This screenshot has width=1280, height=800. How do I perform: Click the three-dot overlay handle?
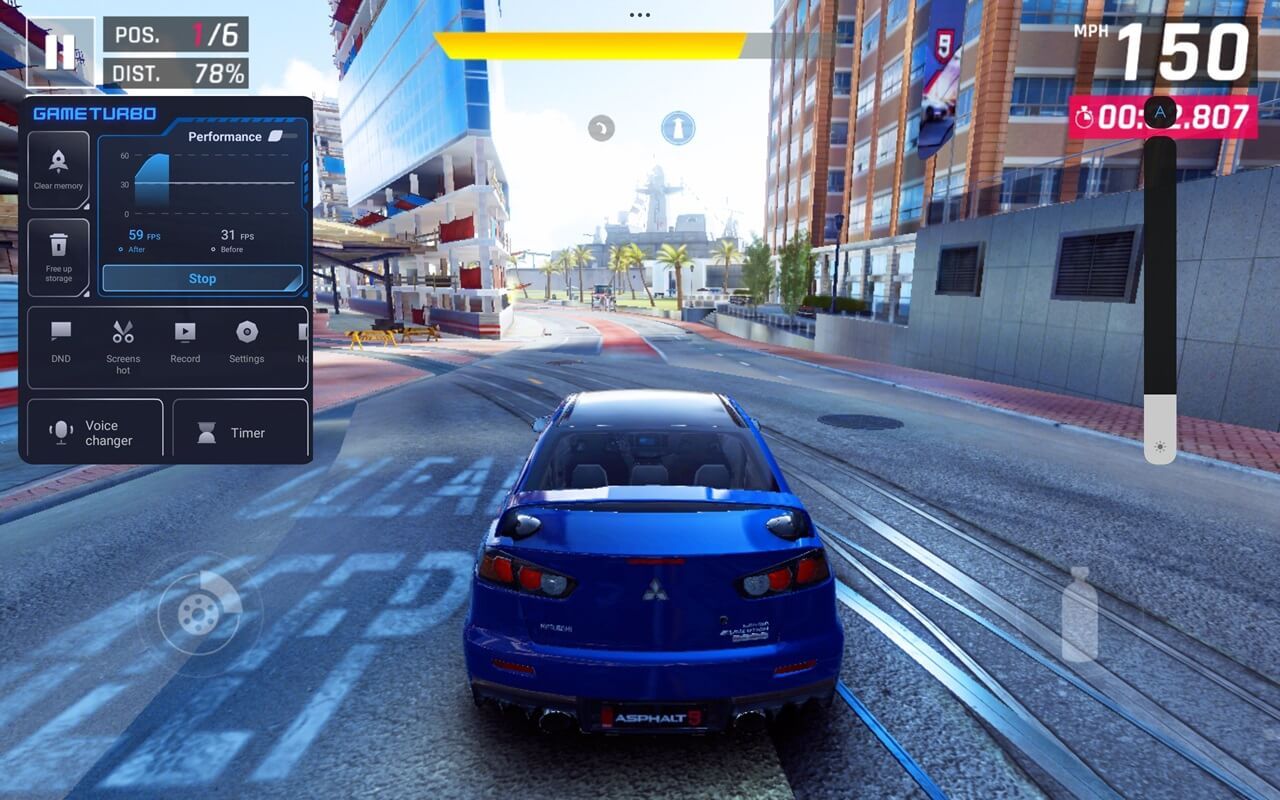(640, 15)
